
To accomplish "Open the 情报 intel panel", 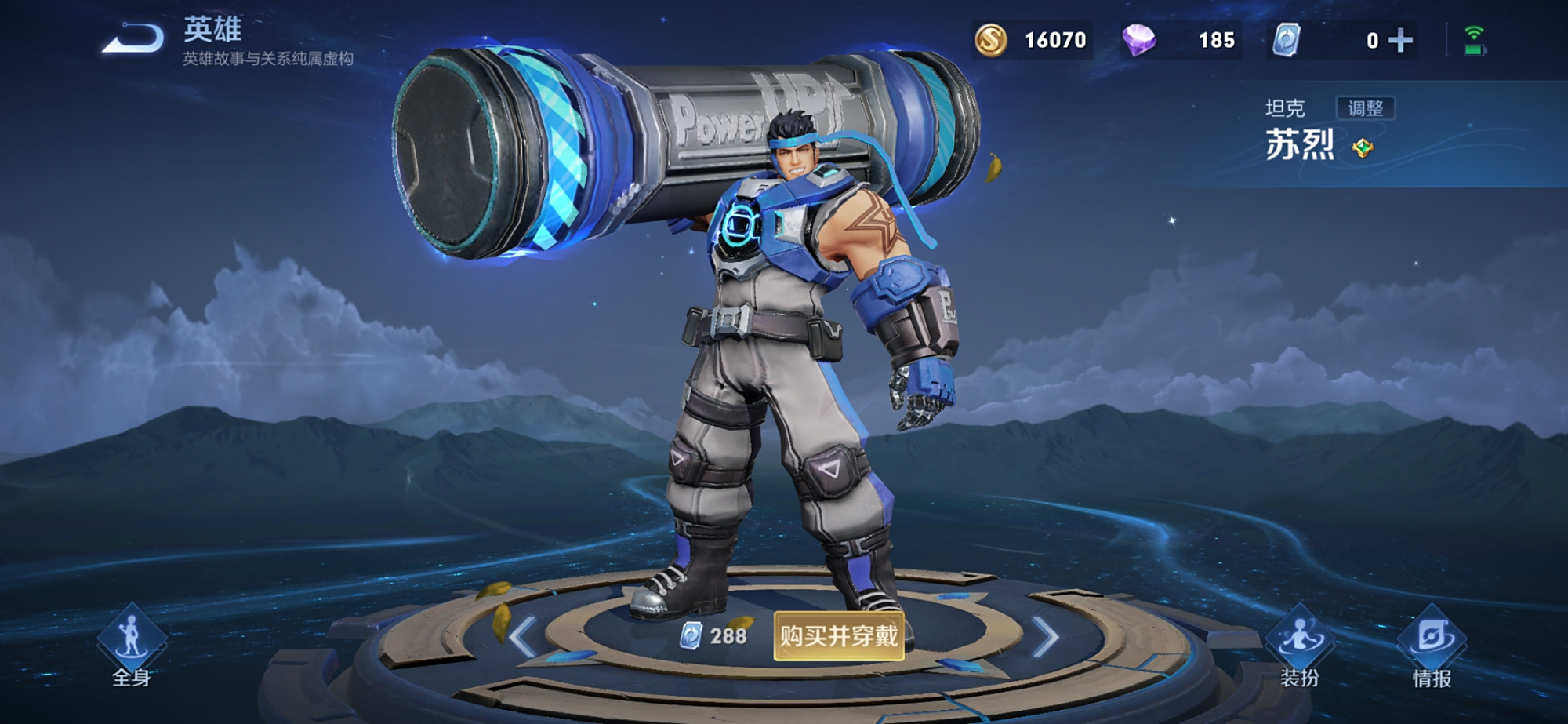I will pyautogui.click(x=1432, y=645).
